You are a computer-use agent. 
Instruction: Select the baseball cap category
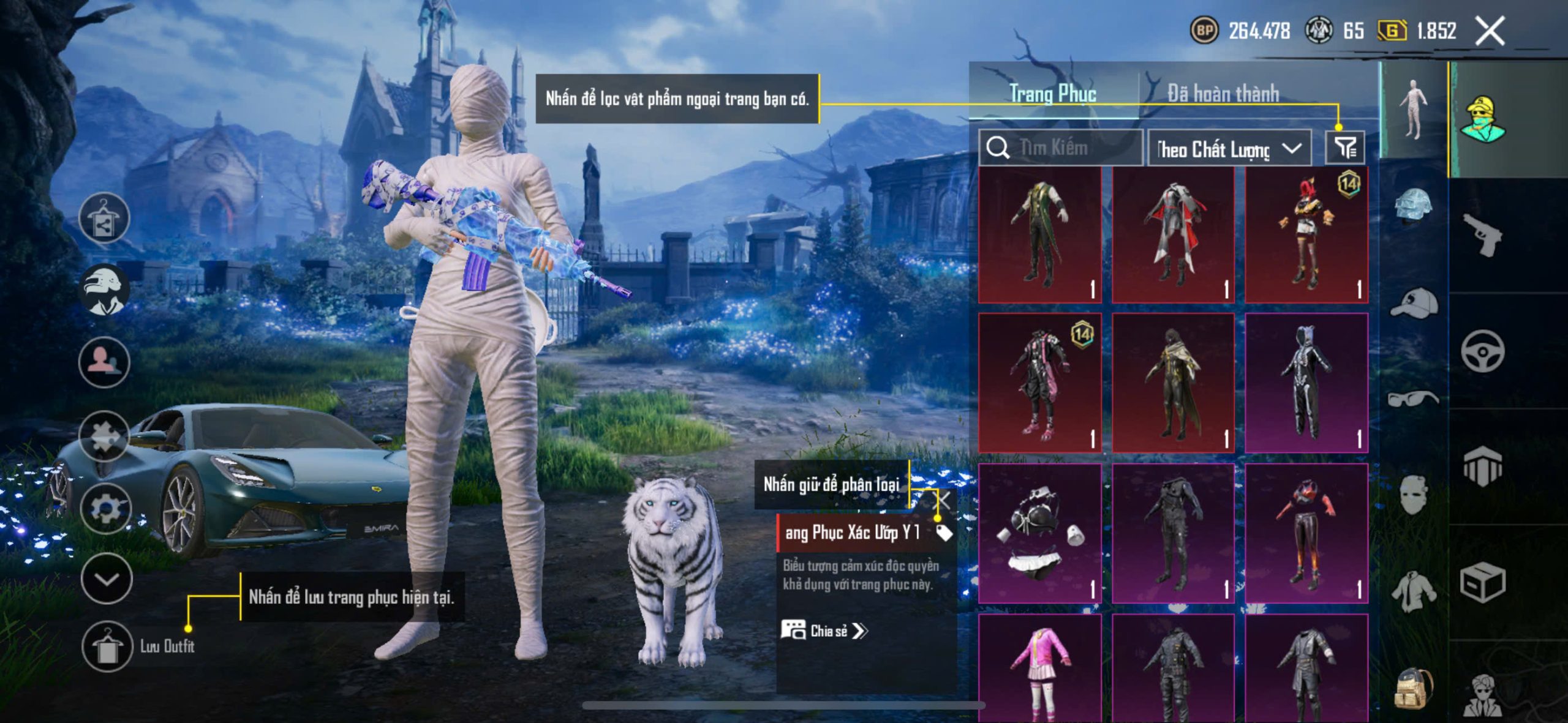[x=1414, y=304]
